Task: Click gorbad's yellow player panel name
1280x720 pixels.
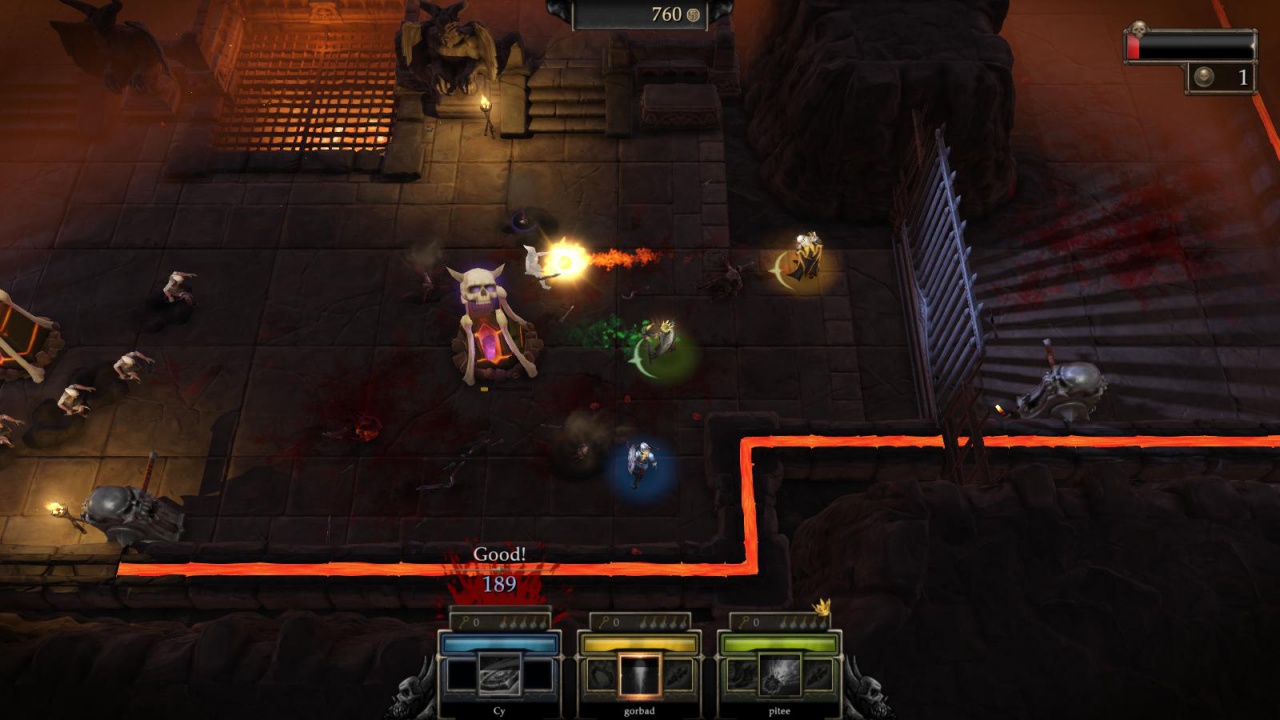Action: 639,710
